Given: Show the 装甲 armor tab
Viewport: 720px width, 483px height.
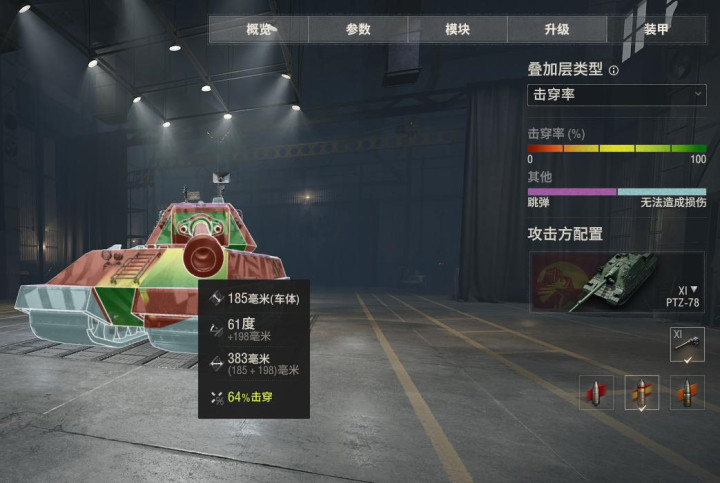Looking at the screenshot, I should pyautogui.click(x=657, y=29).
